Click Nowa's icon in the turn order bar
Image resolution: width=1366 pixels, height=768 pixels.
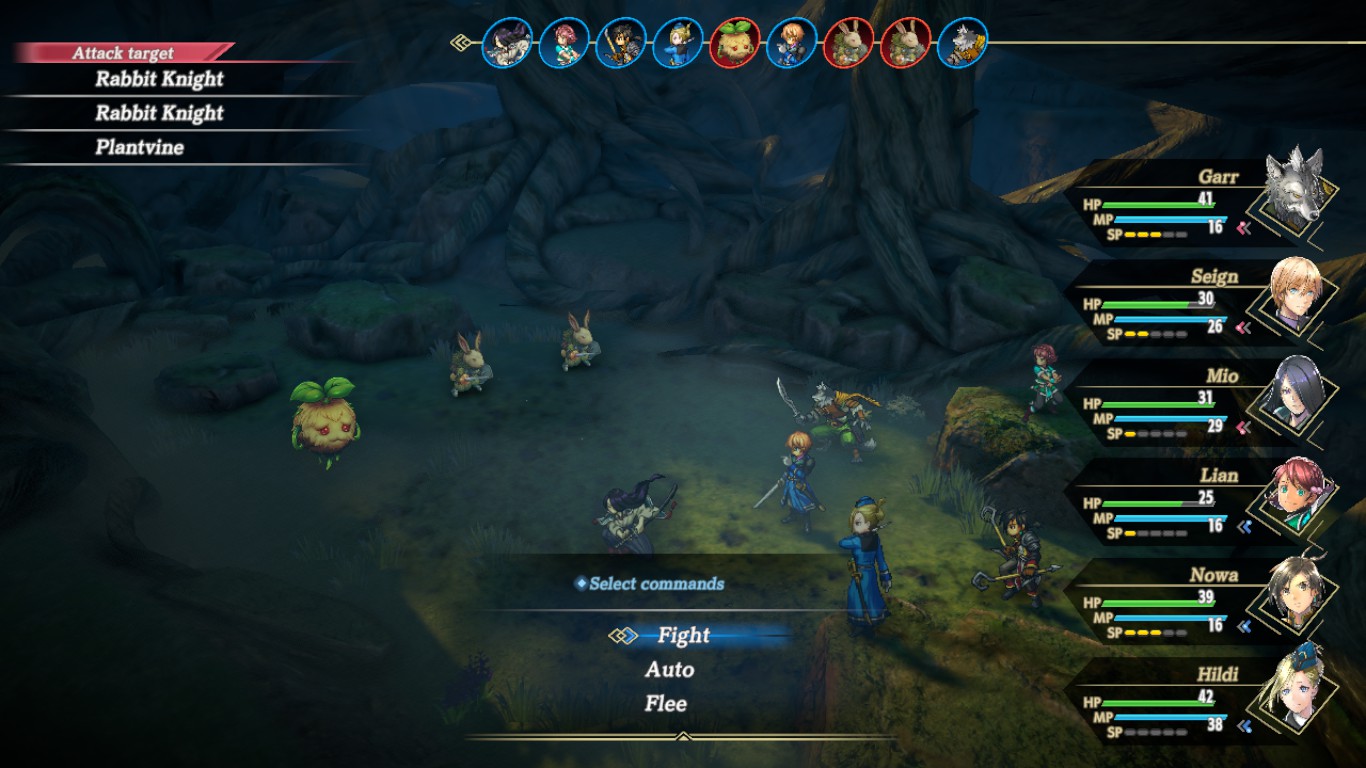[x=621, y=43]
